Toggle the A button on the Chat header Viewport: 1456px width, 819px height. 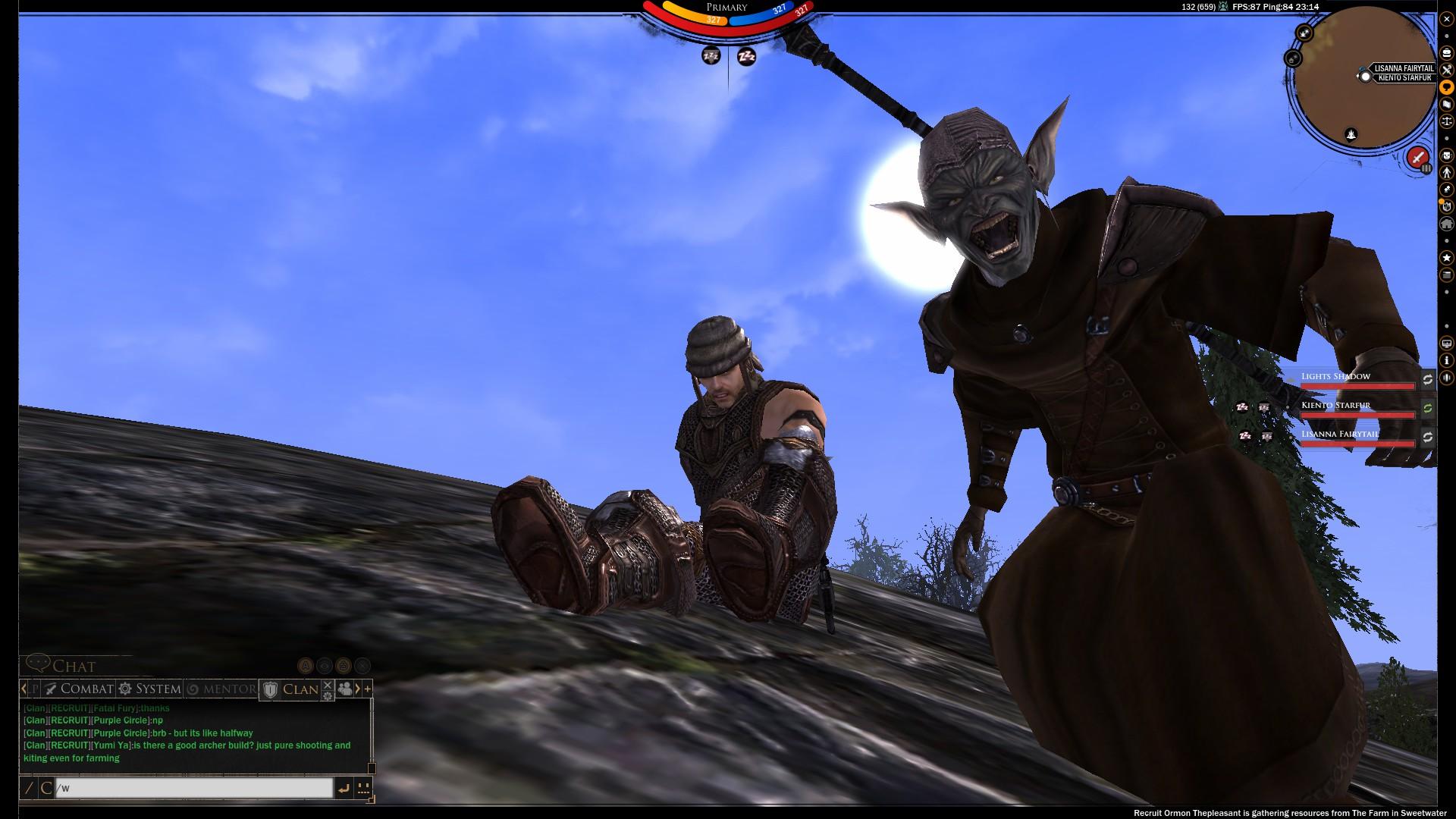305,667
